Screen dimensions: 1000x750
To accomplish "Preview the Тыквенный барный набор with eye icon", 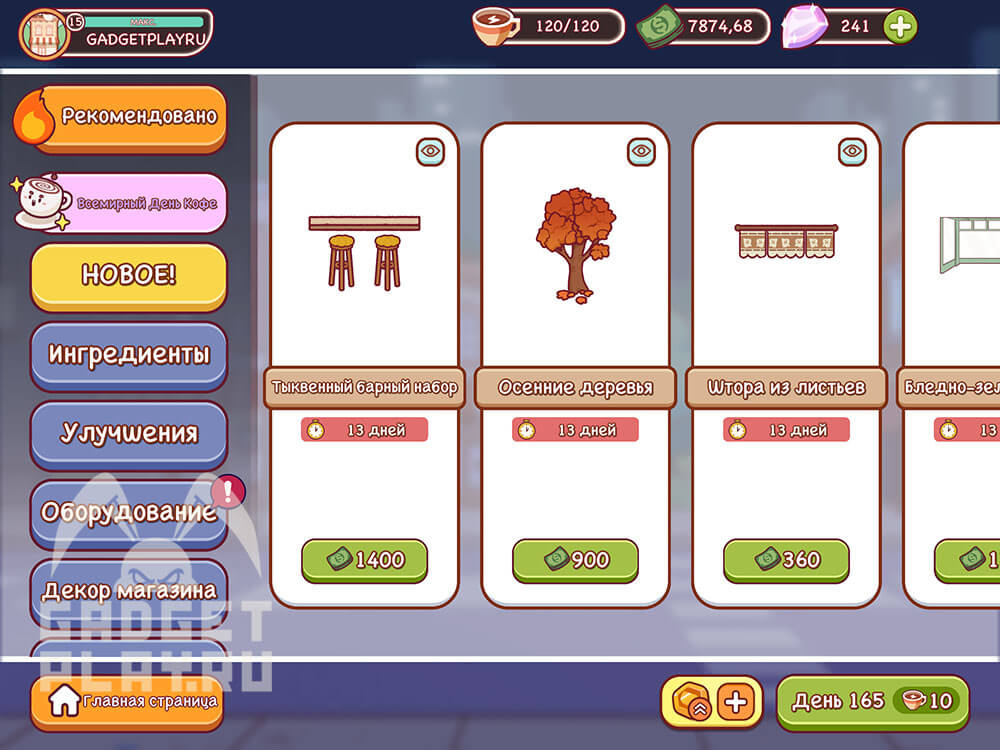I will [x=430, y=152].
